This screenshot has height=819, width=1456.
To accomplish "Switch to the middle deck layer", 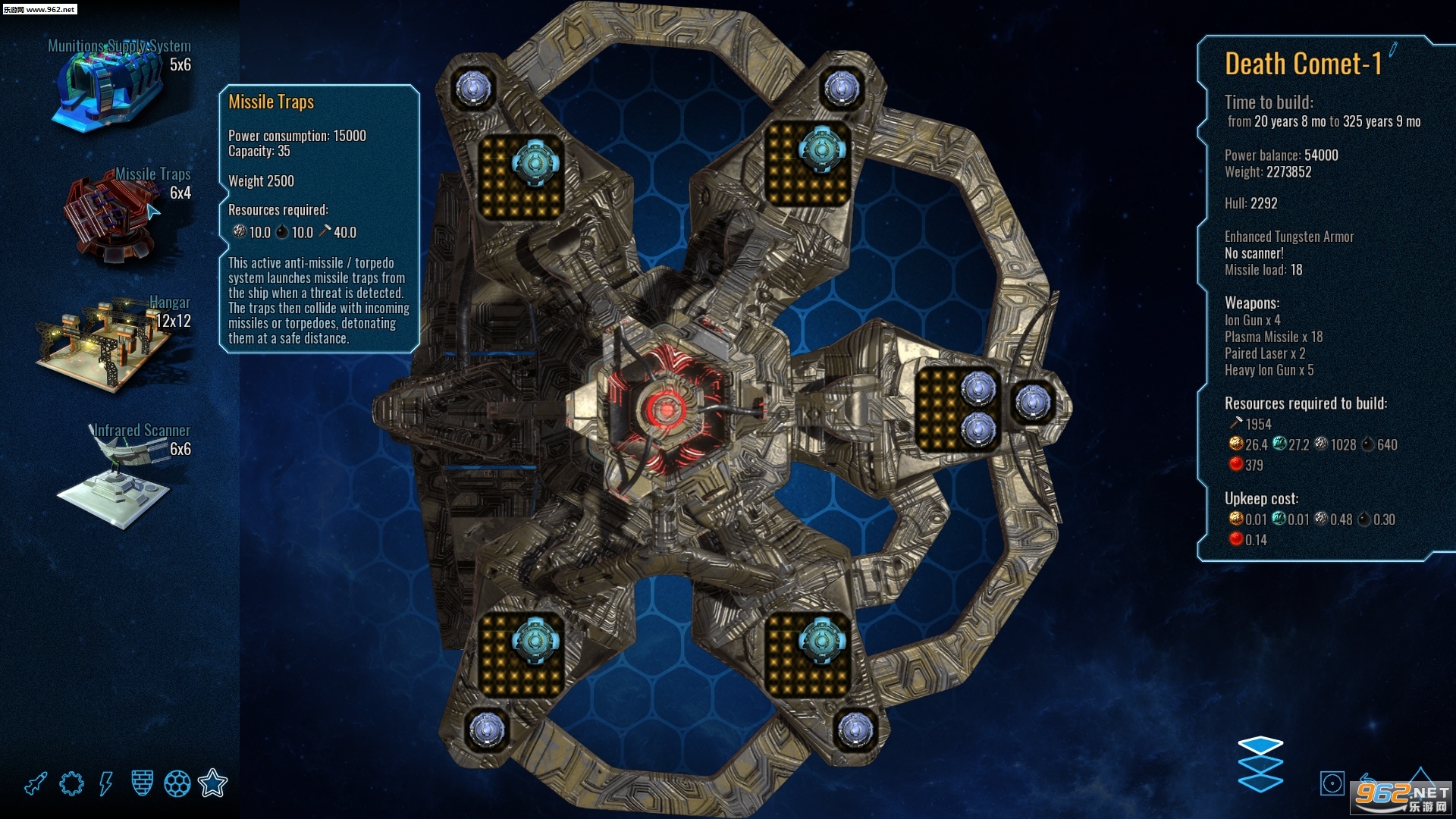I will (1260, 764).
